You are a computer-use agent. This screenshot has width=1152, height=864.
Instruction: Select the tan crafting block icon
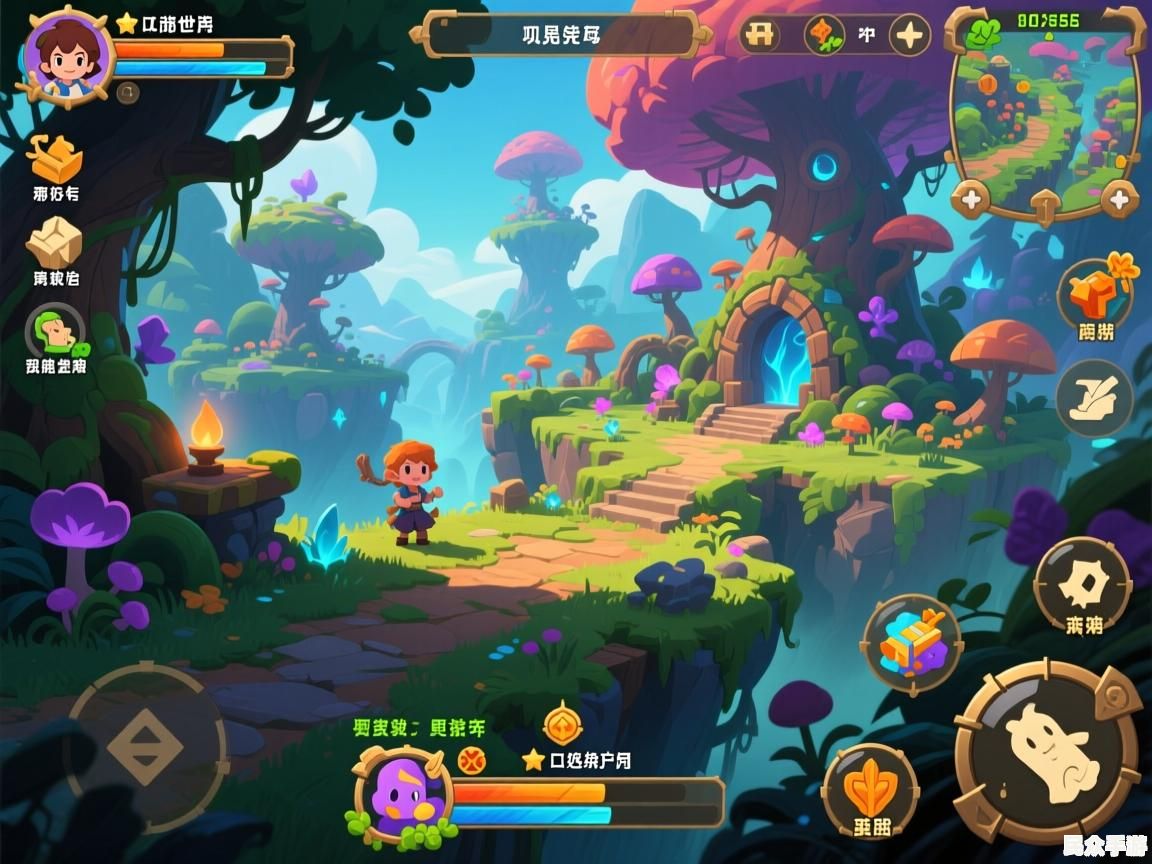55,242
